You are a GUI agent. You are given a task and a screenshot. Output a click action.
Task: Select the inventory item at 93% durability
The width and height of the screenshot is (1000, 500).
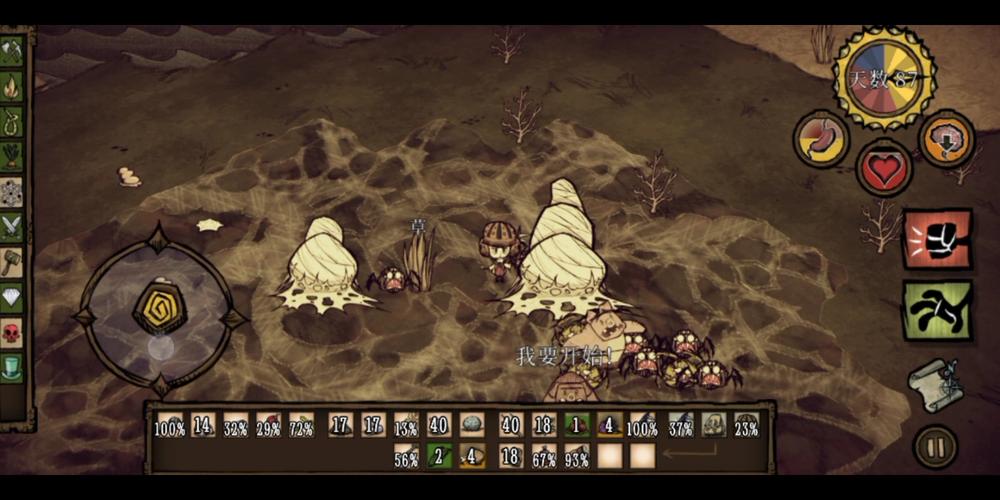577,456
